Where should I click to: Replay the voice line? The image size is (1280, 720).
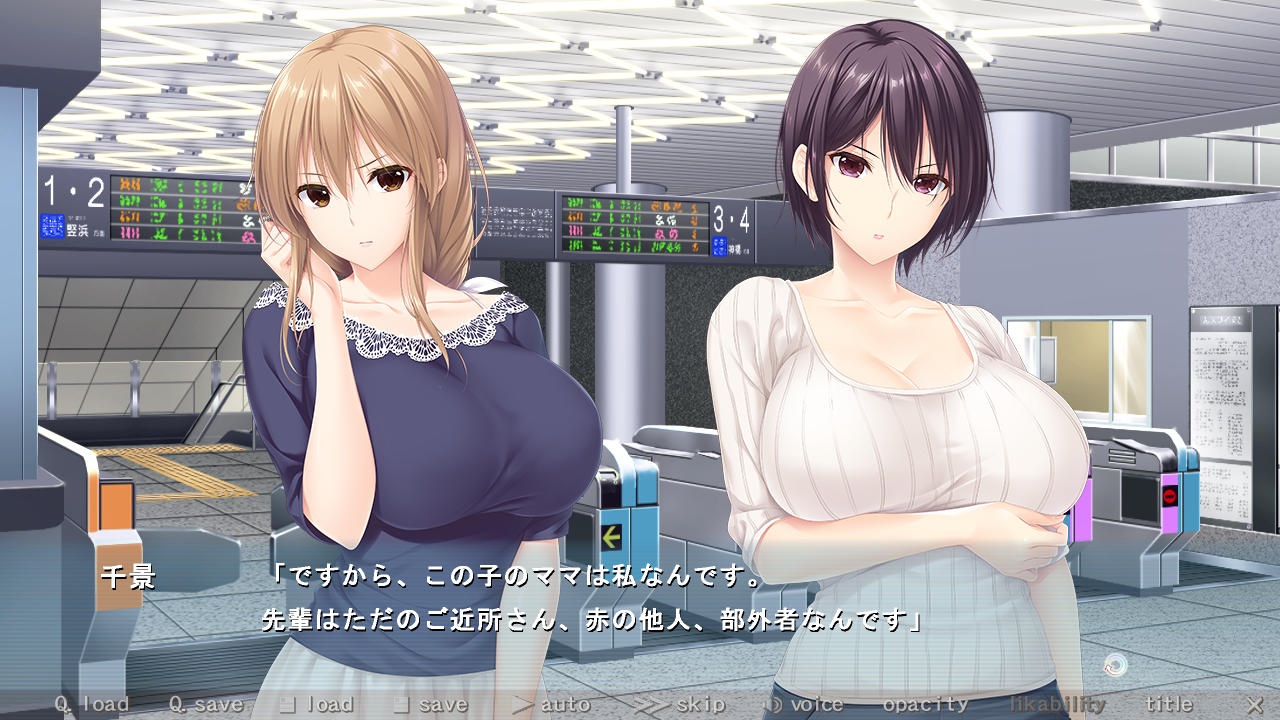[803, 705]
